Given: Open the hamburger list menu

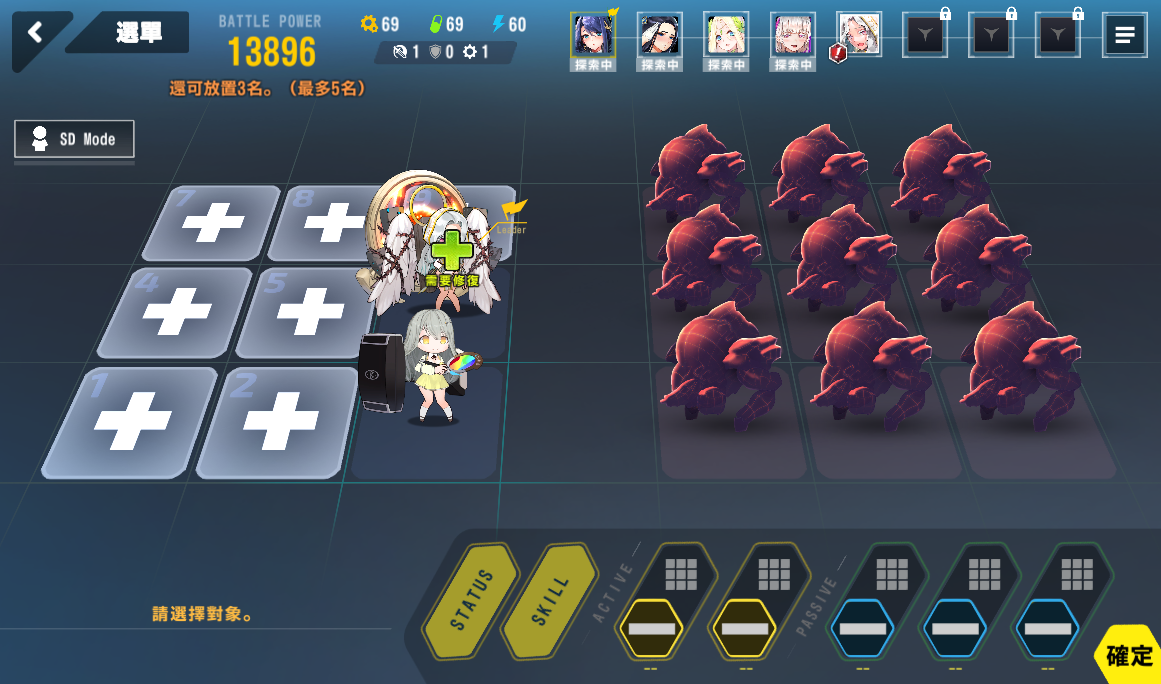Looking at the screenshot, I should [x=1124, y=35].
